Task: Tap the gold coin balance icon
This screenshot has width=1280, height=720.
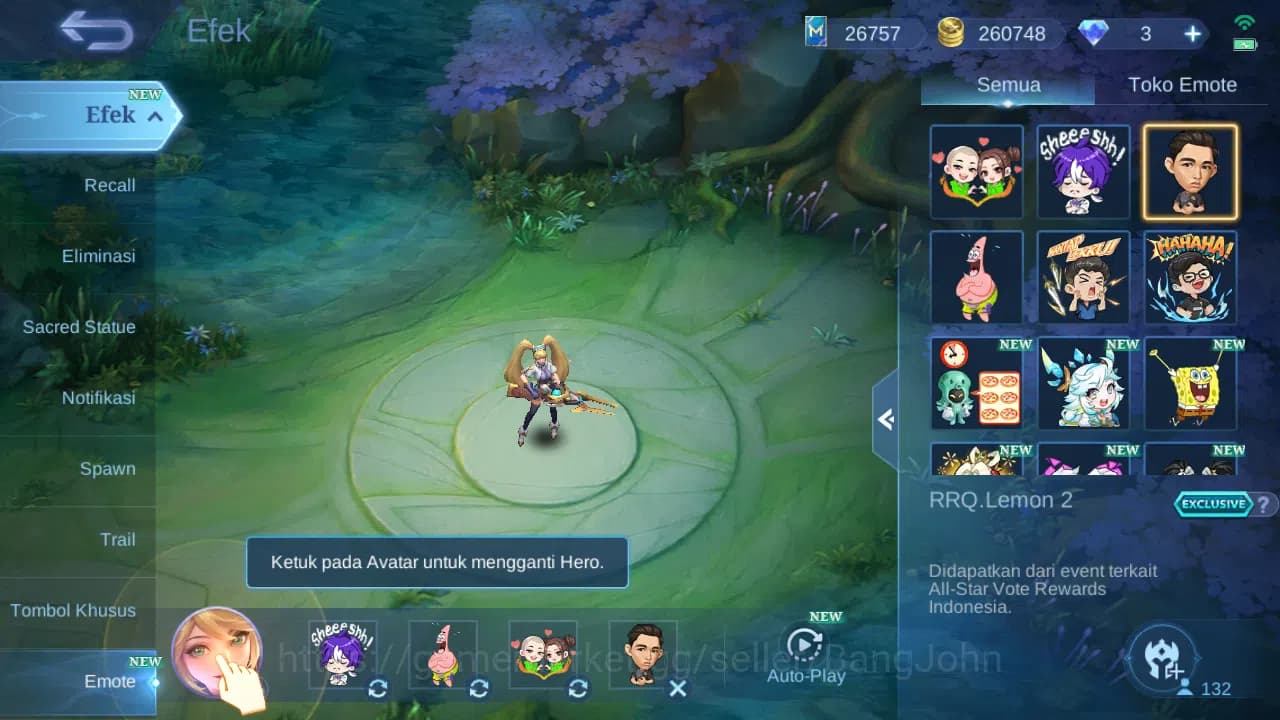Action: point(950,32)
